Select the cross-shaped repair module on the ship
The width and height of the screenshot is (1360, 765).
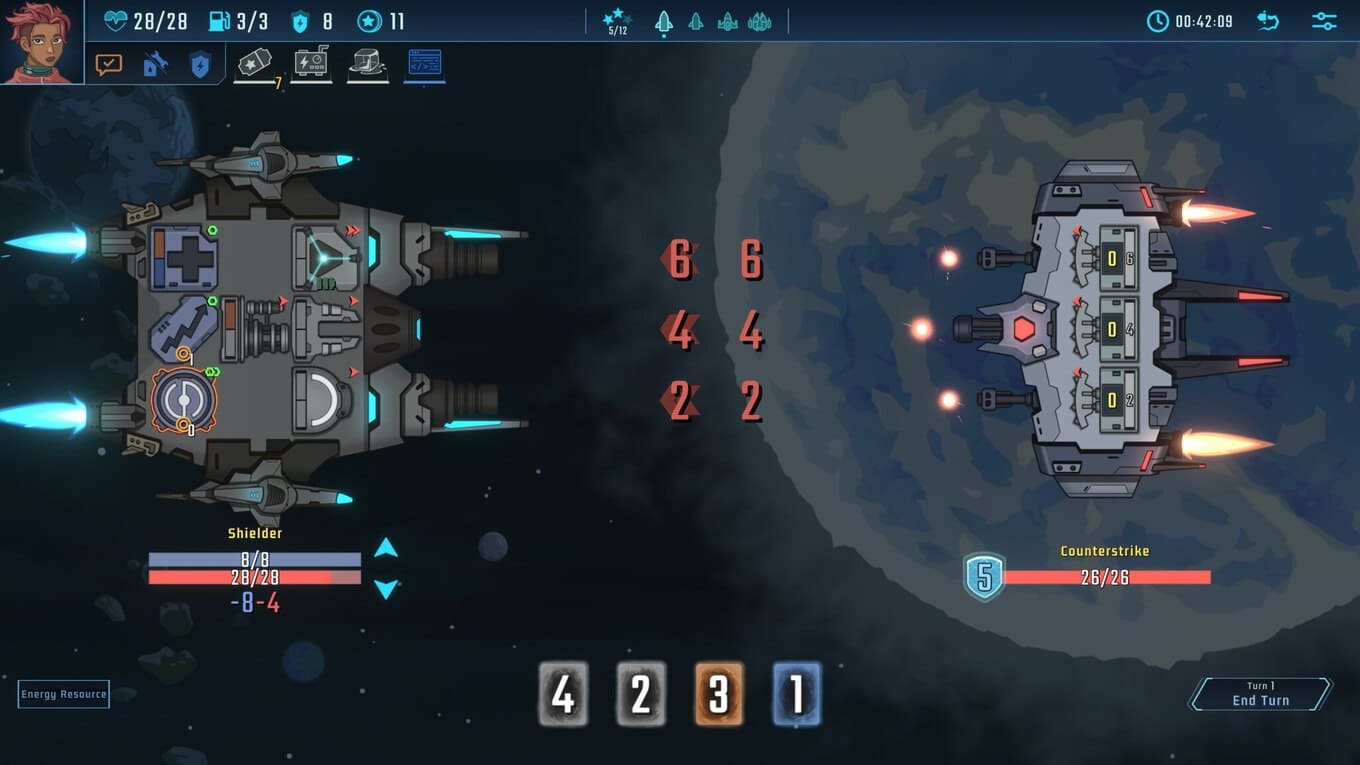184,257
